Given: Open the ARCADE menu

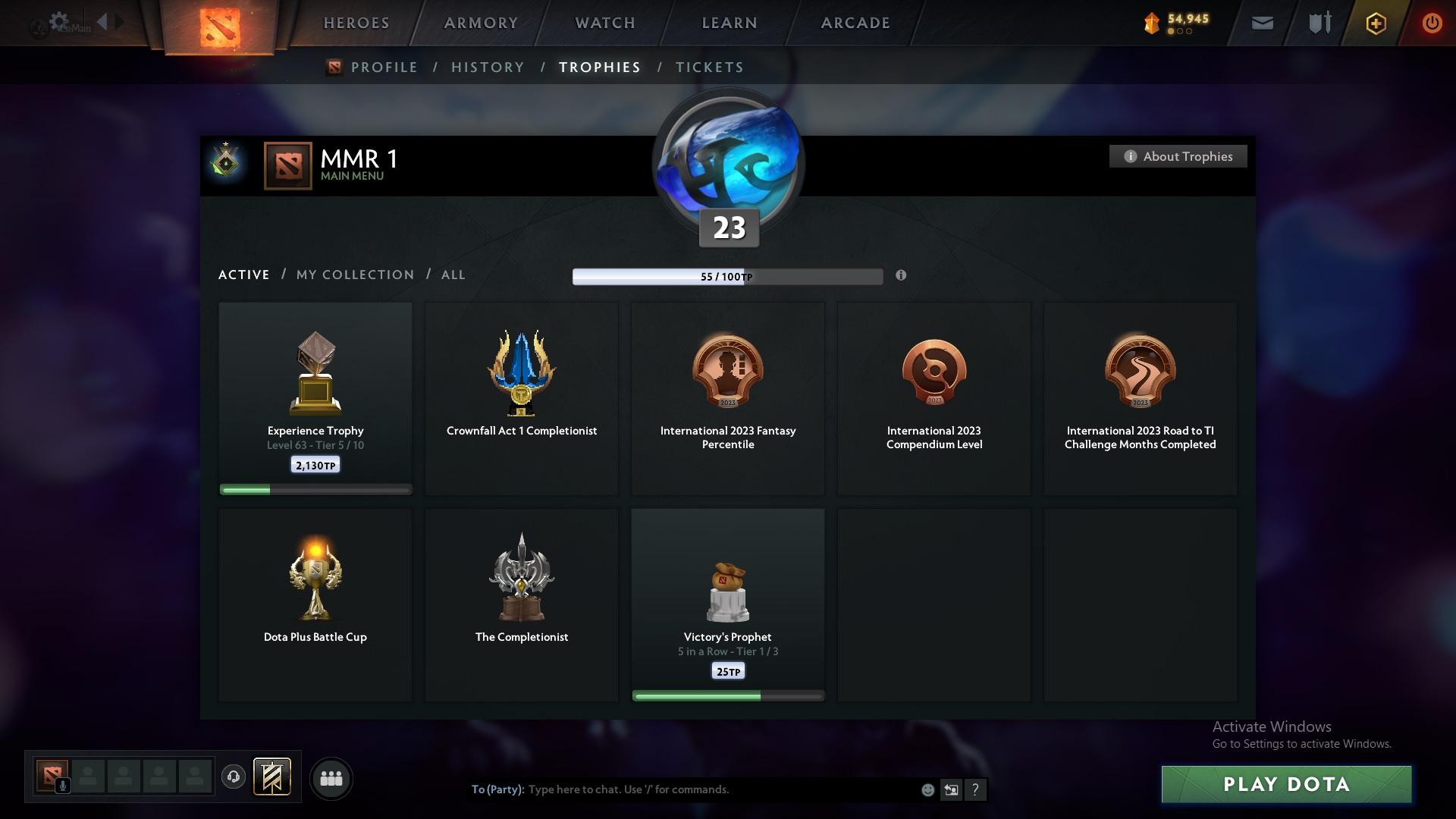Looking at the screenshot, I should click(854, 23).
